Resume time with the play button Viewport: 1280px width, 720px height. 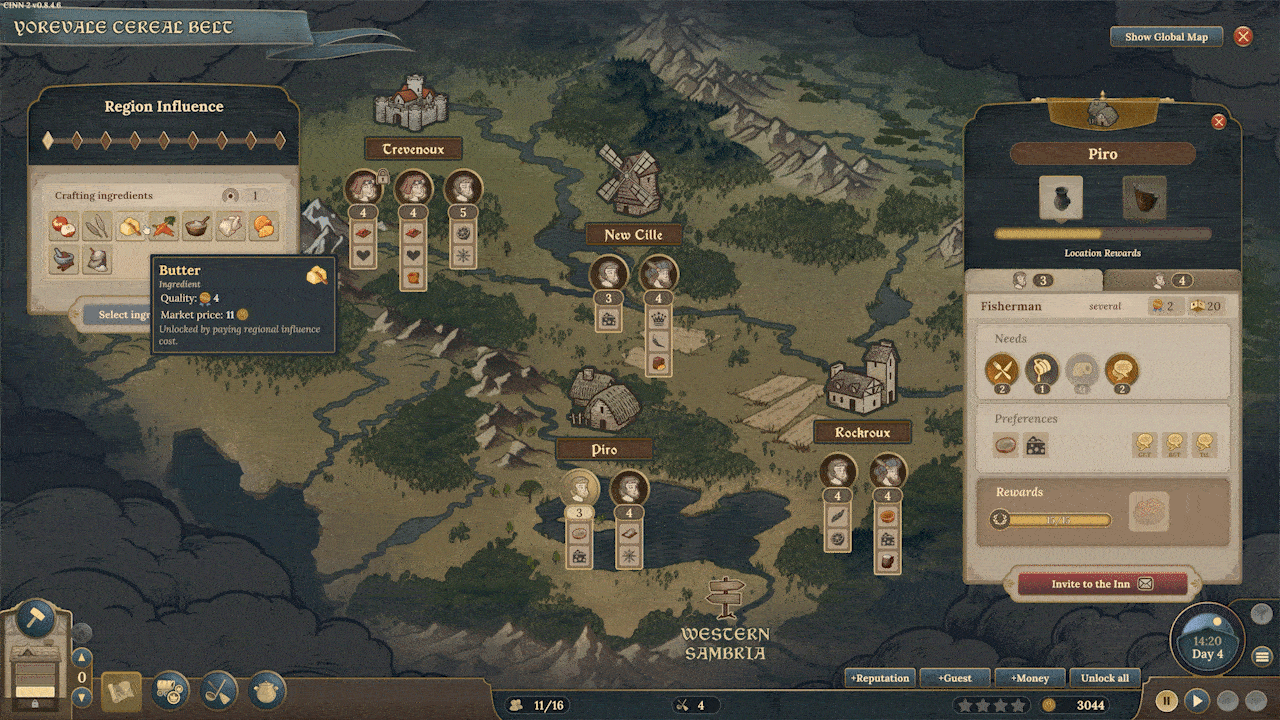1197,701
